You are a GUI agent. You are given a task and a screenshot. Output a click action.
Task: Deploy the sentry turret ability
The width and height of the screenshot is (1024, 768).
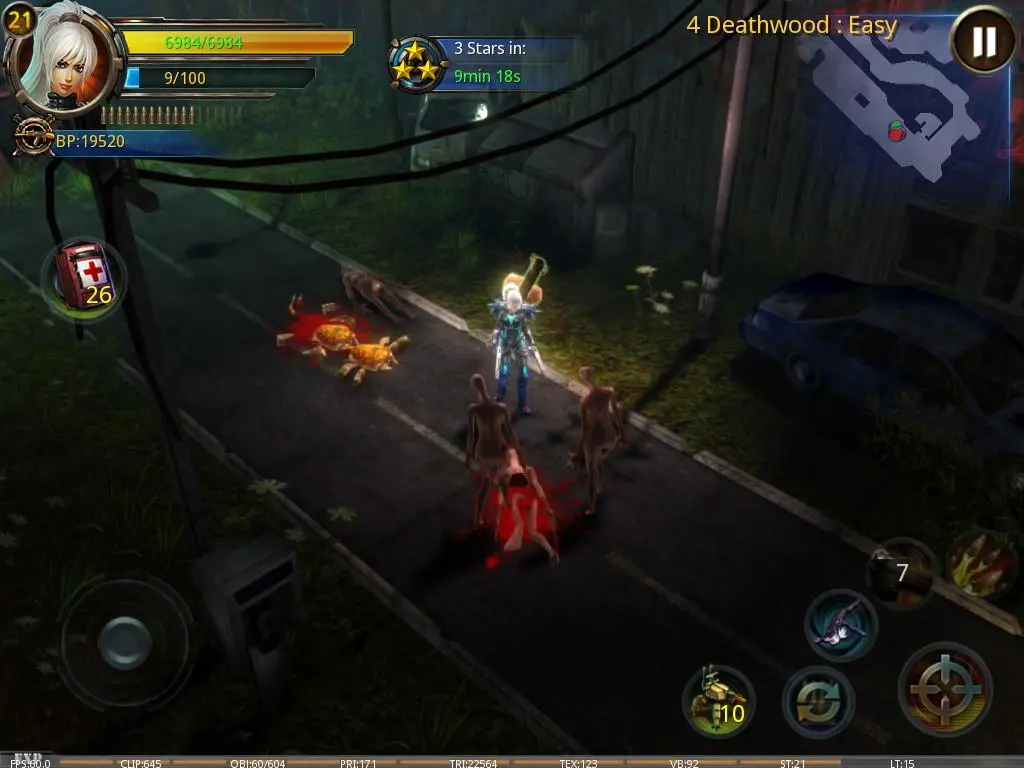(718, 699)
